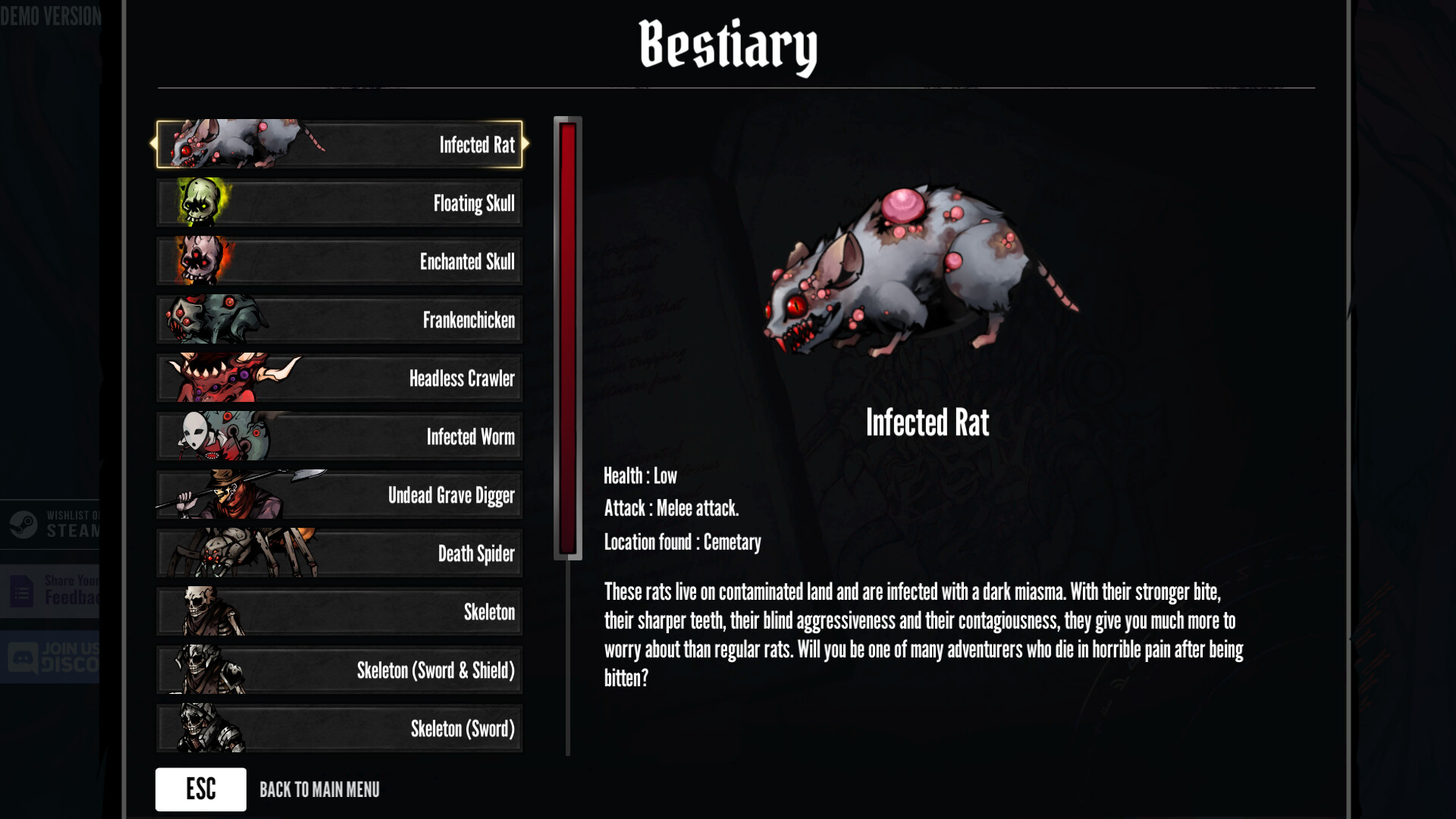Choose the plain Skeleton entry
This screenshot has height=819, width=1456.
[x=339, y=612]
